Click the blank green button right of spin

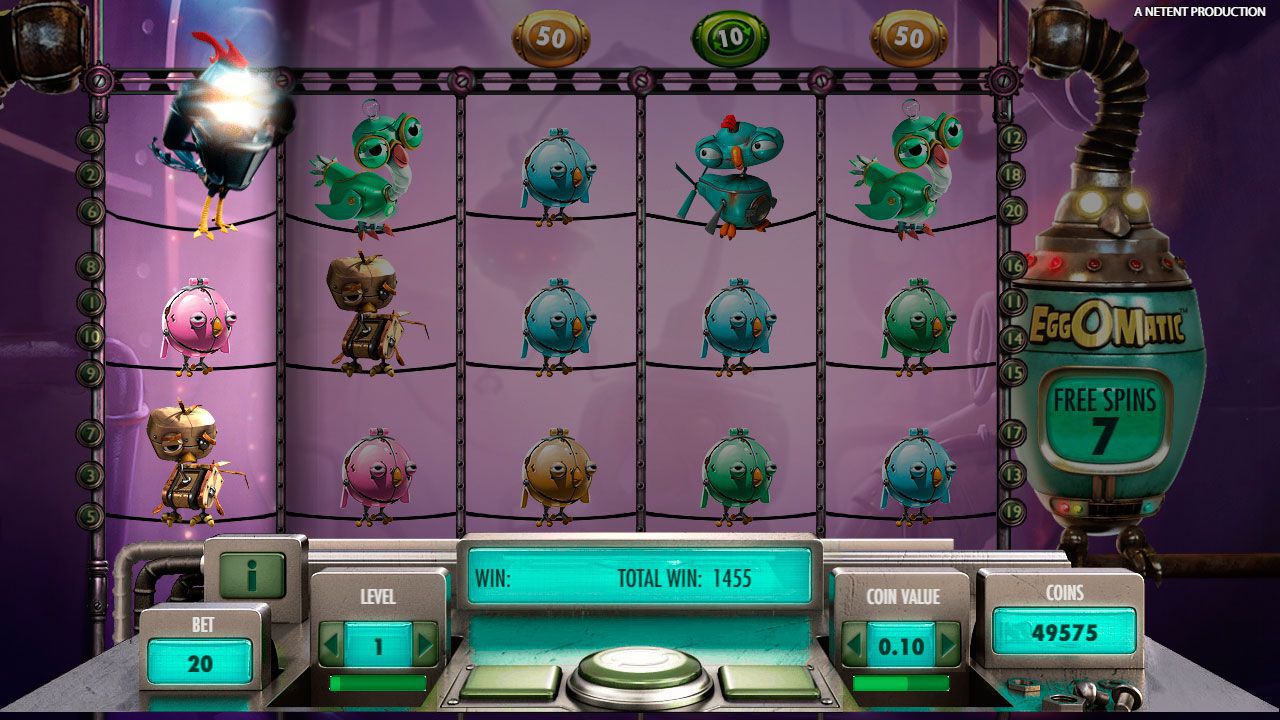(x=768, y=682)
